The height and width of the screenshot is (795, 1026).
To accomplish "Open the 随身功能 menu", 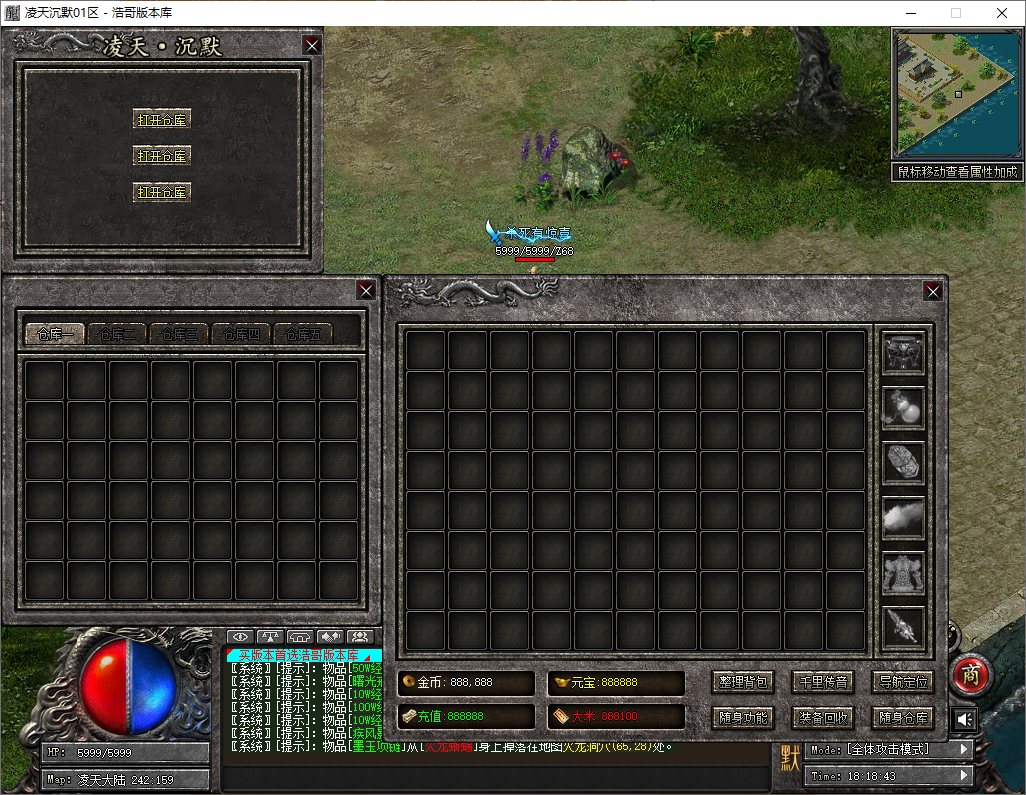I will 744,717.
